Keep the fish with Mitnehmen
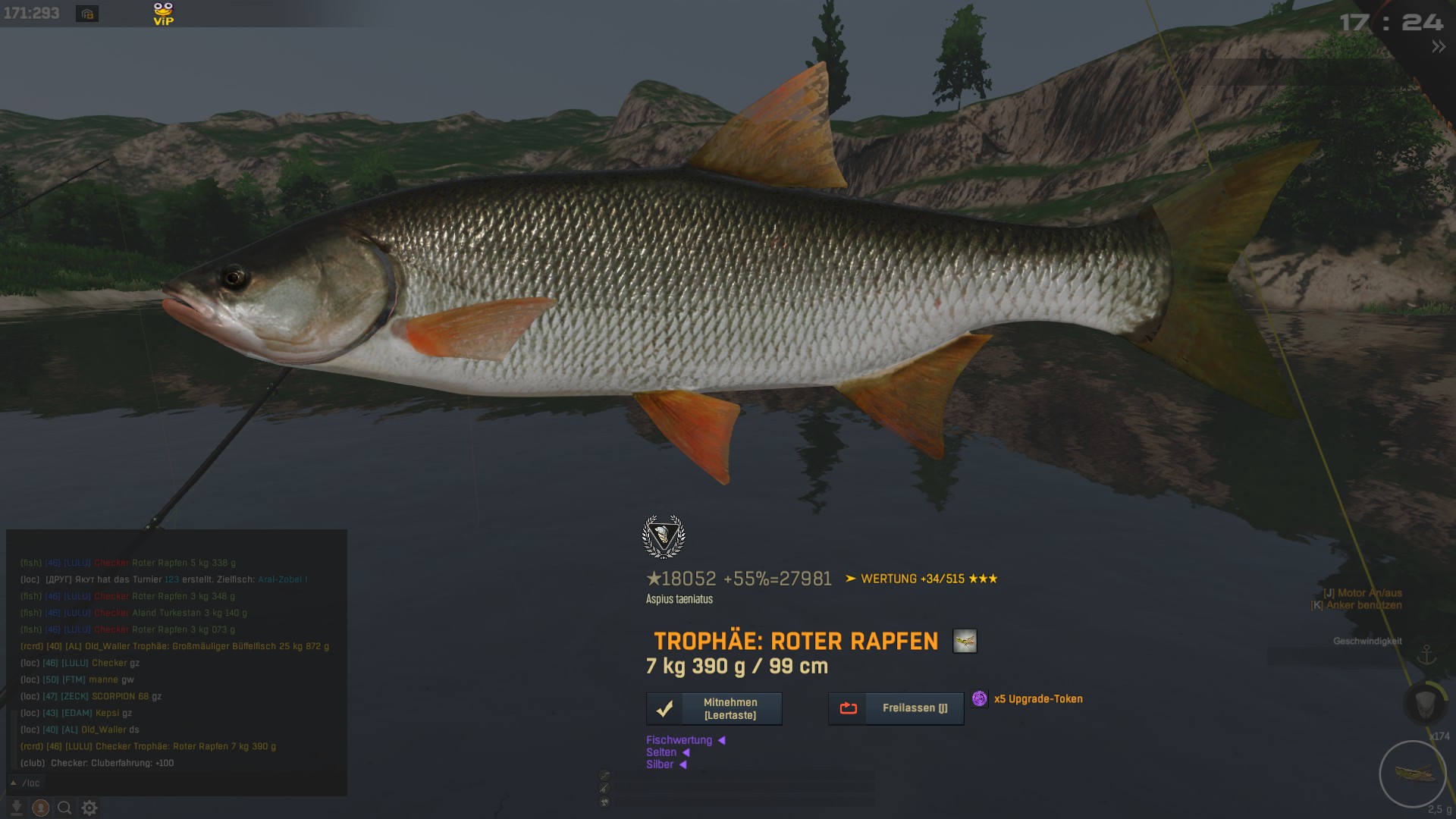 714,708
